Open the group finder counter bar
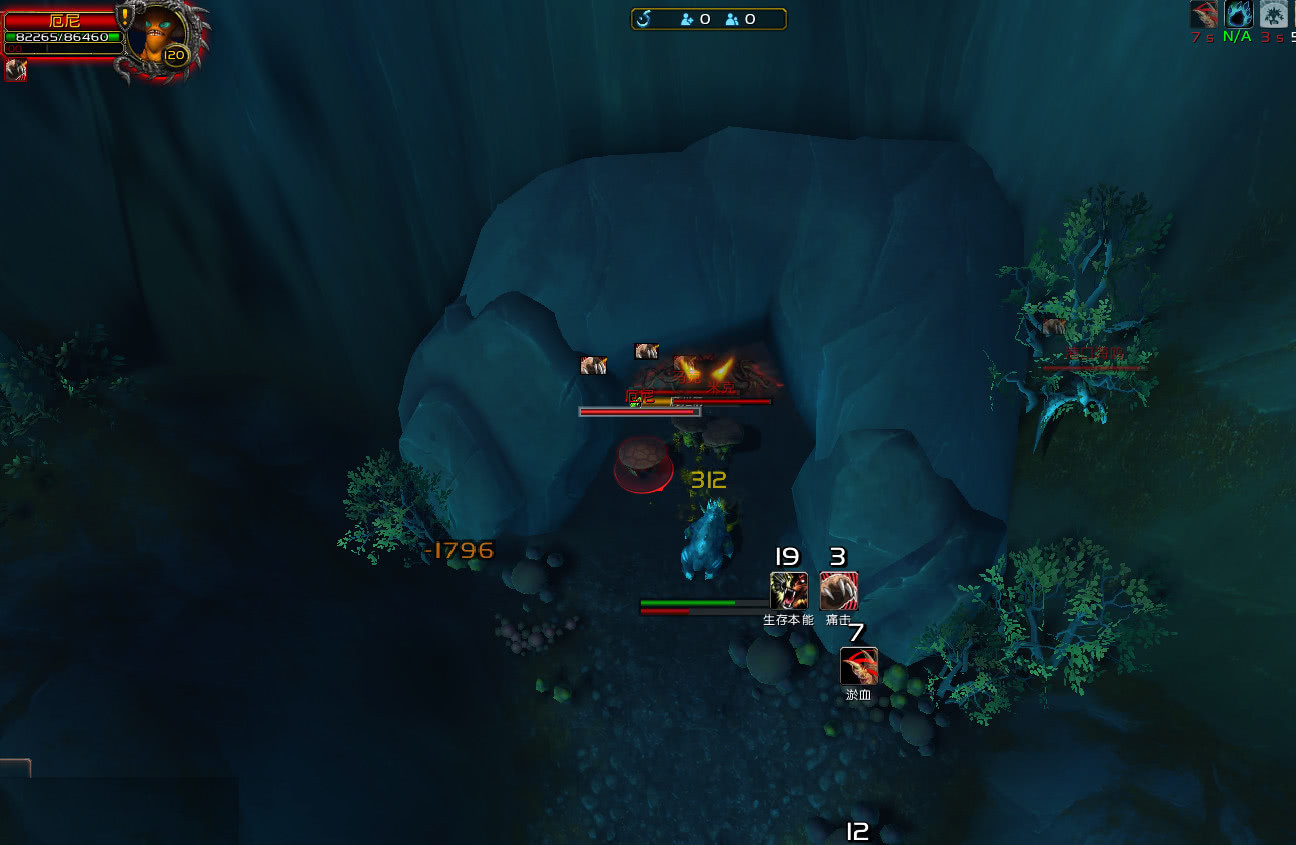Viewport: 1296px width, 845px height. point(708,19)
